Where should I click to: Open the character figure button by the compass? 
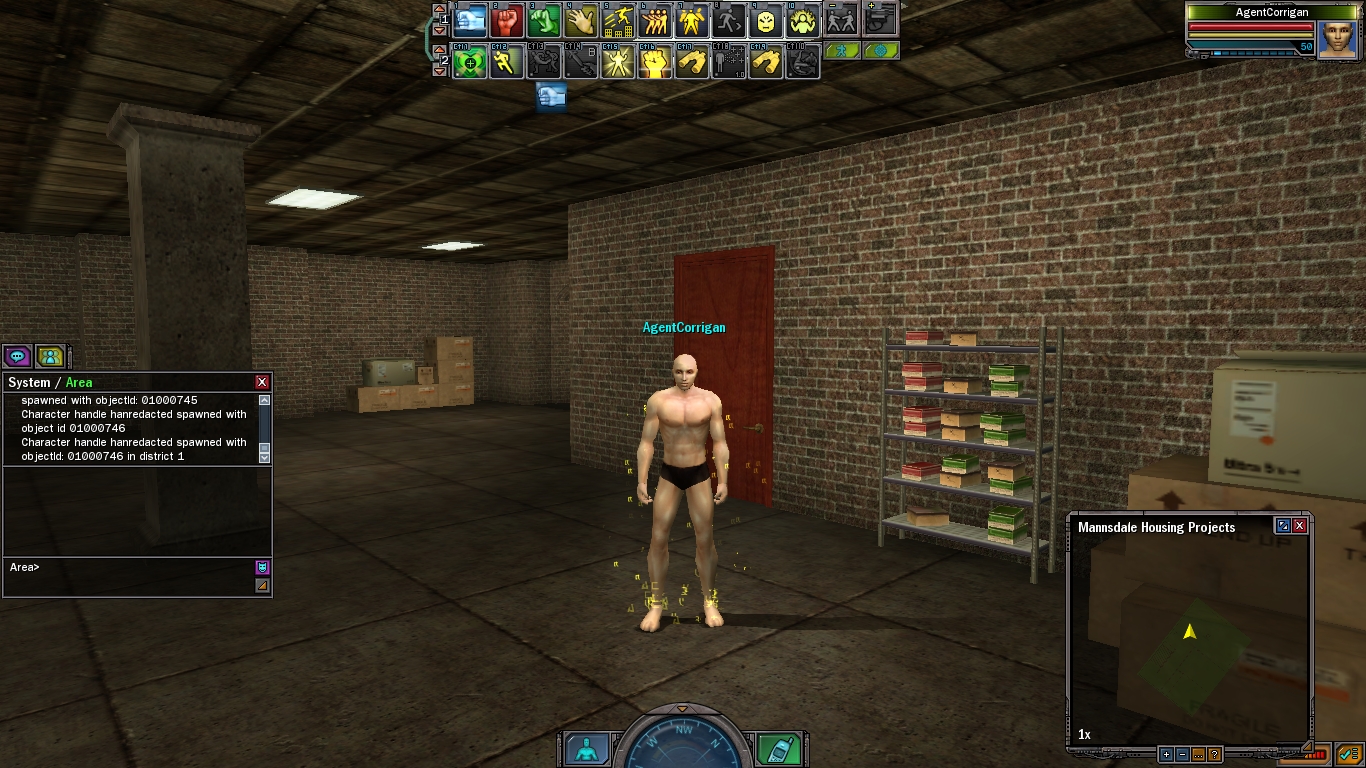click(586, 749)
